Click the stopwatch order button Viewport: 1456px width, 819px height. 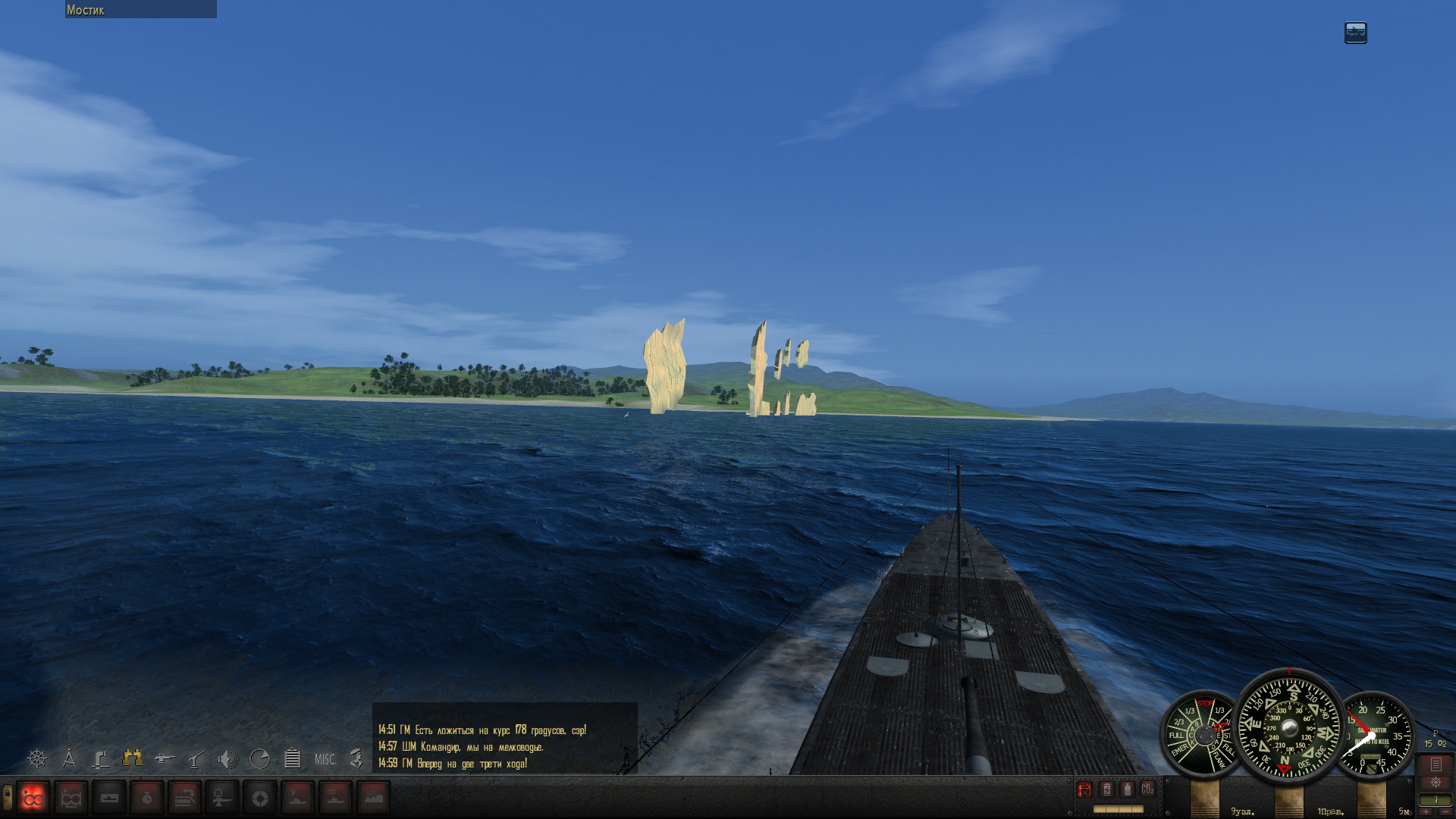[x=146, y=798]
